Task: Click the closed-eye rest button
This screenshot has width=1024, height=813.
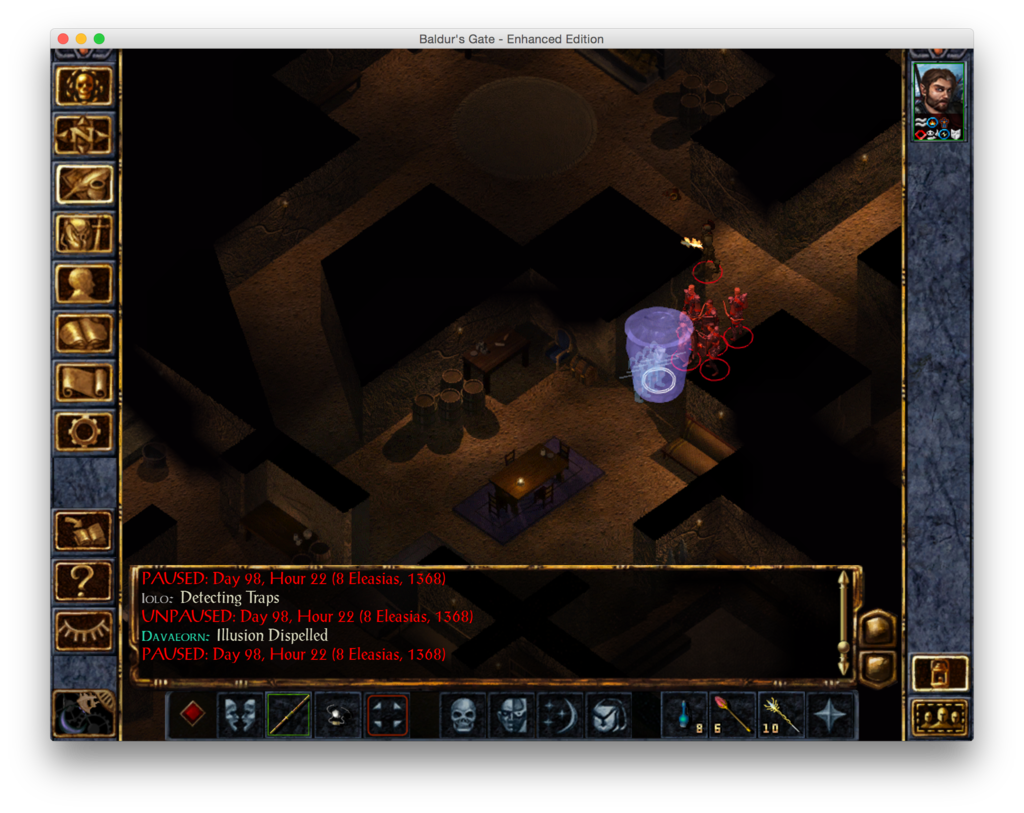Action: click(84, 628)
